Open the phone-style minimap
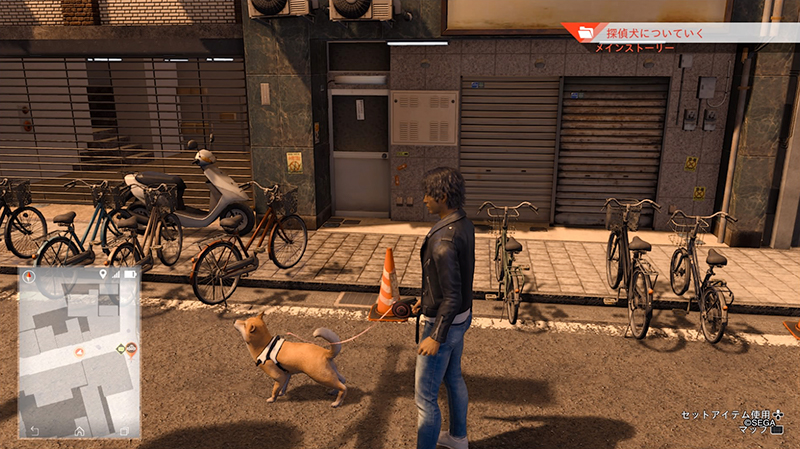800x449 pixels. [79, 351]
